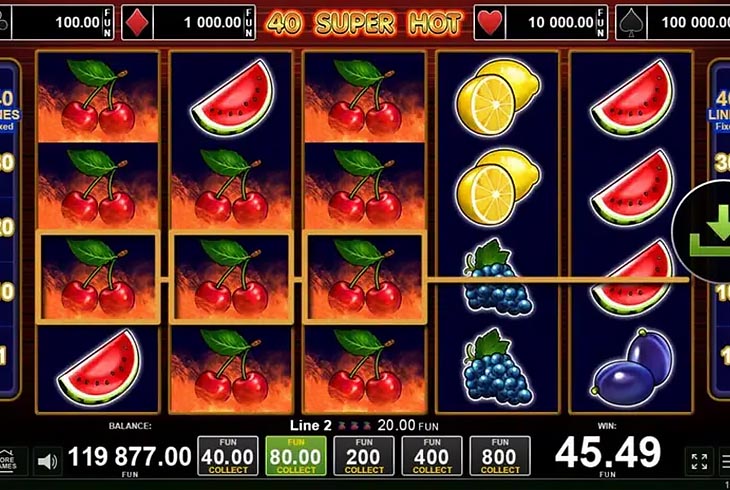Choose the 800 collect bet button
This screenshot has width=730, height=490.
tap(500, 456)
